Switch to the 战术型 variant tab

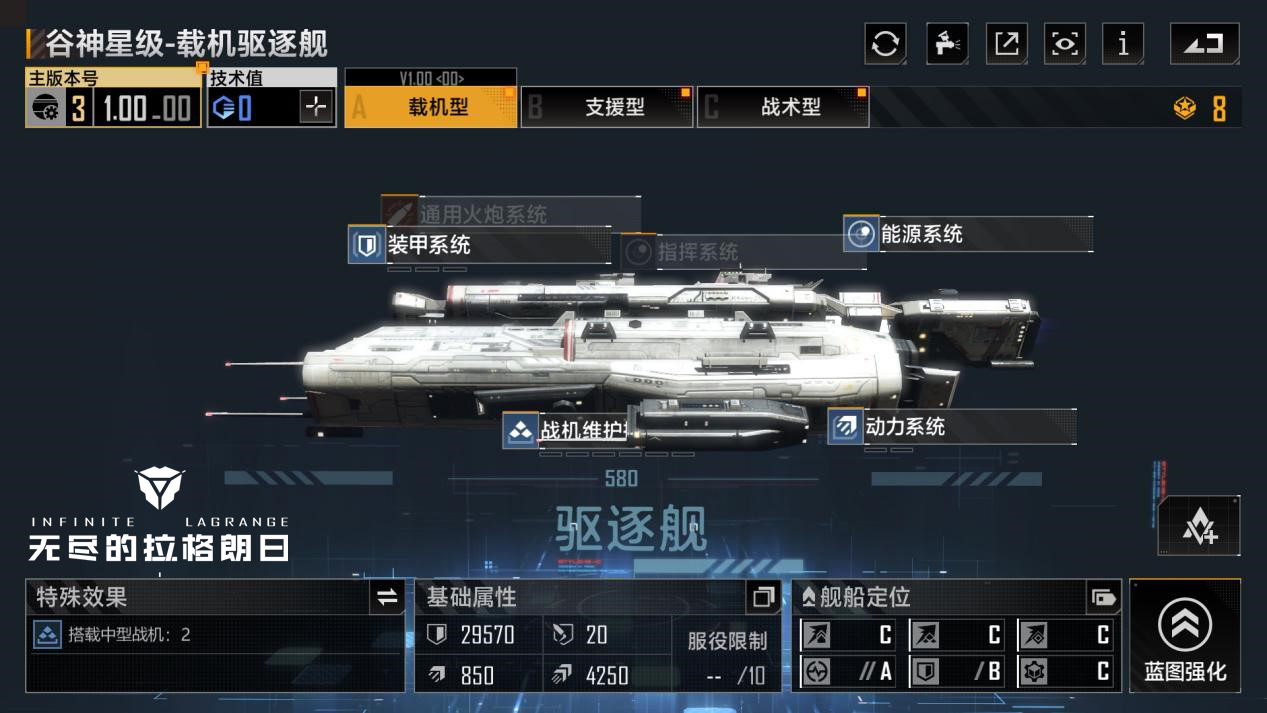784,107
